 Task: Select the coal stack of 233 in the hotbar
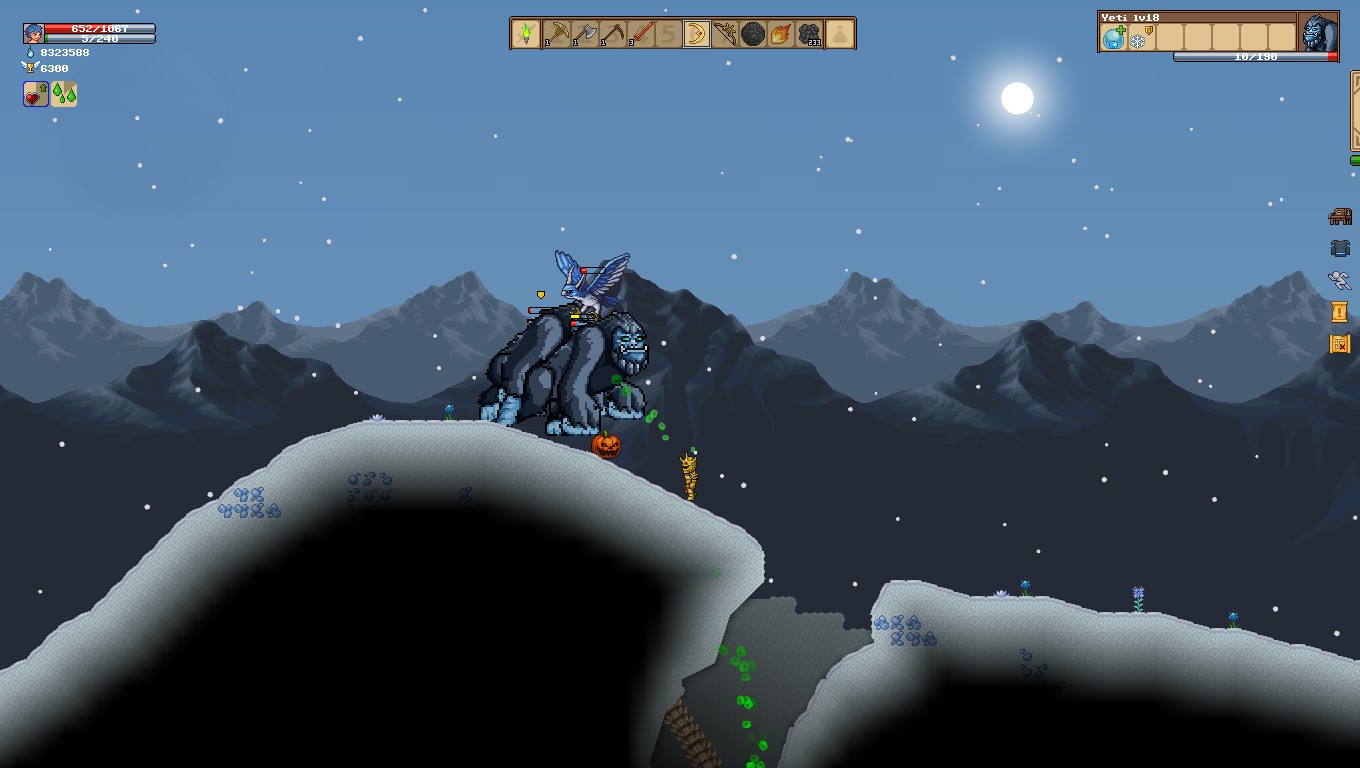coord(808,33)
